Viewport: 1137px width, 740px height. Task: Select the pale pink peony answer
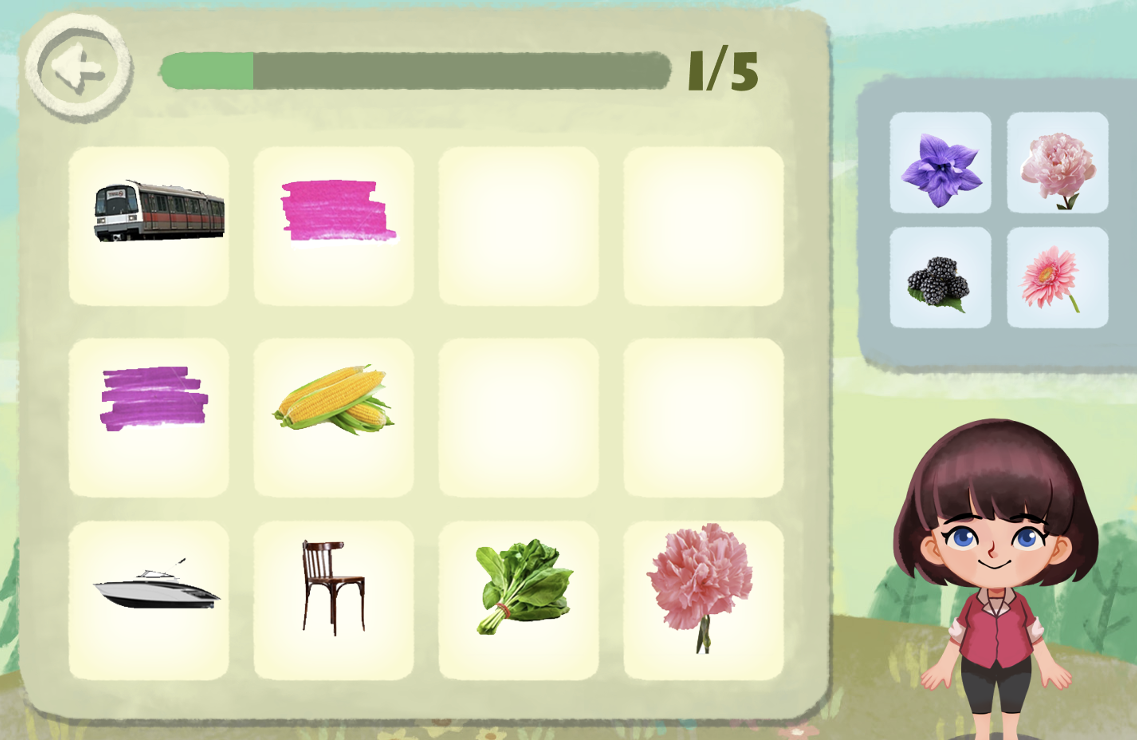pyautogui.click(x=1057, y=162)
